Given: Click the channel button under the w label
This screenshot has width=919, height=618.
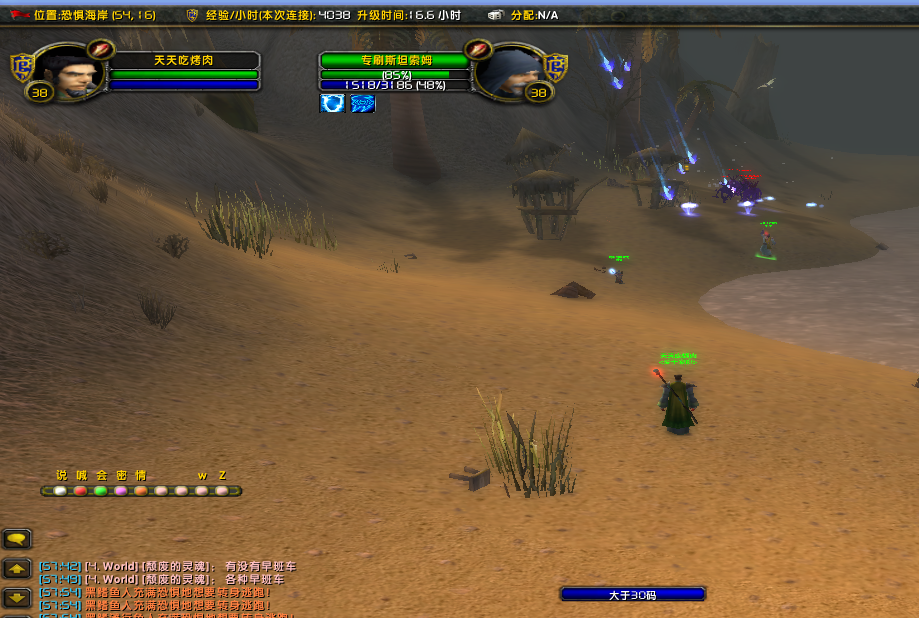Looking at the screenshot, I should coord(201,491).
